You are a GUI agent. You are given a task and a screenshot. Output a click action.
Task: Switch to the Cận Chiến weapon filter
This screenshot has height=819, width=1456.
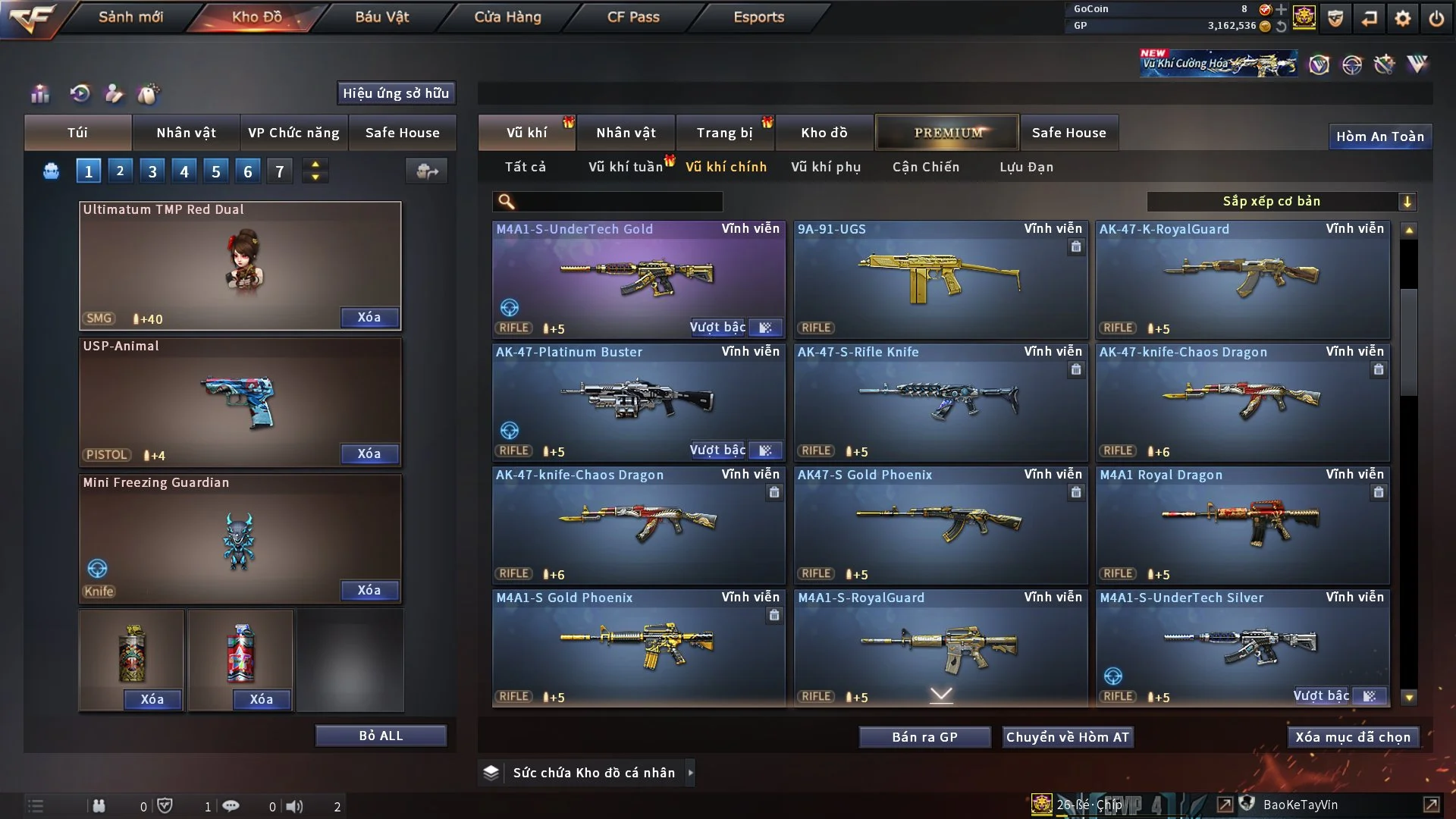(925, 167)
